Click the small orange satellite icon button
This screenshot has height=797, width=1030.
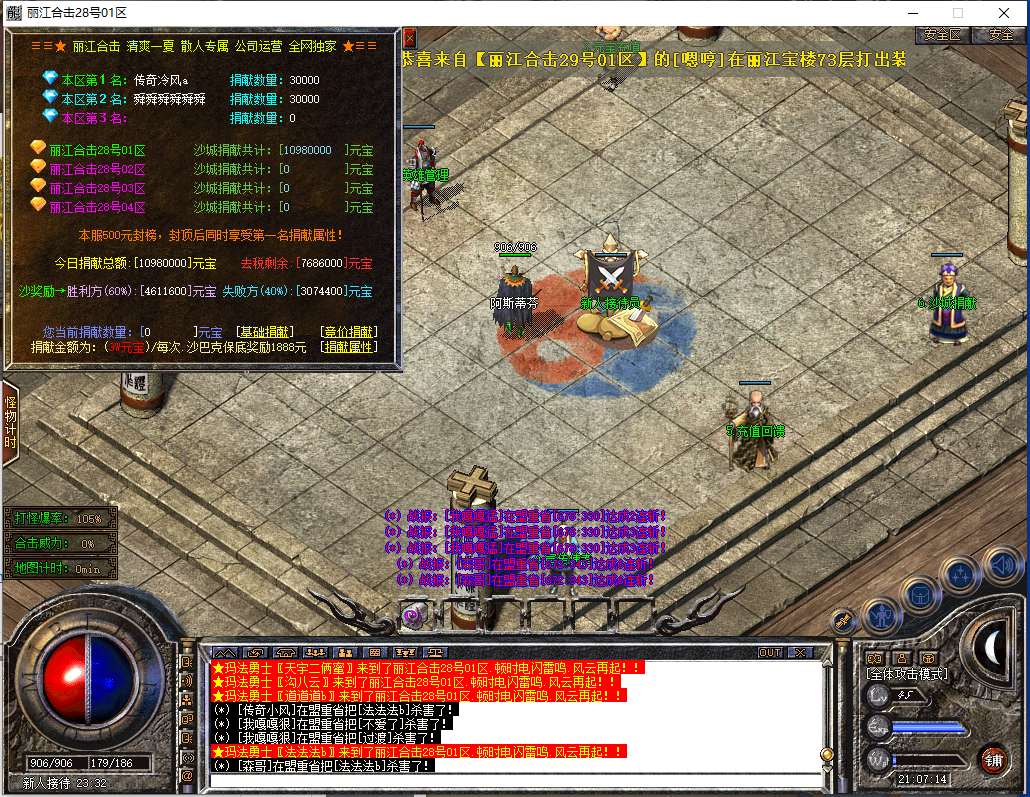(843, 620)
